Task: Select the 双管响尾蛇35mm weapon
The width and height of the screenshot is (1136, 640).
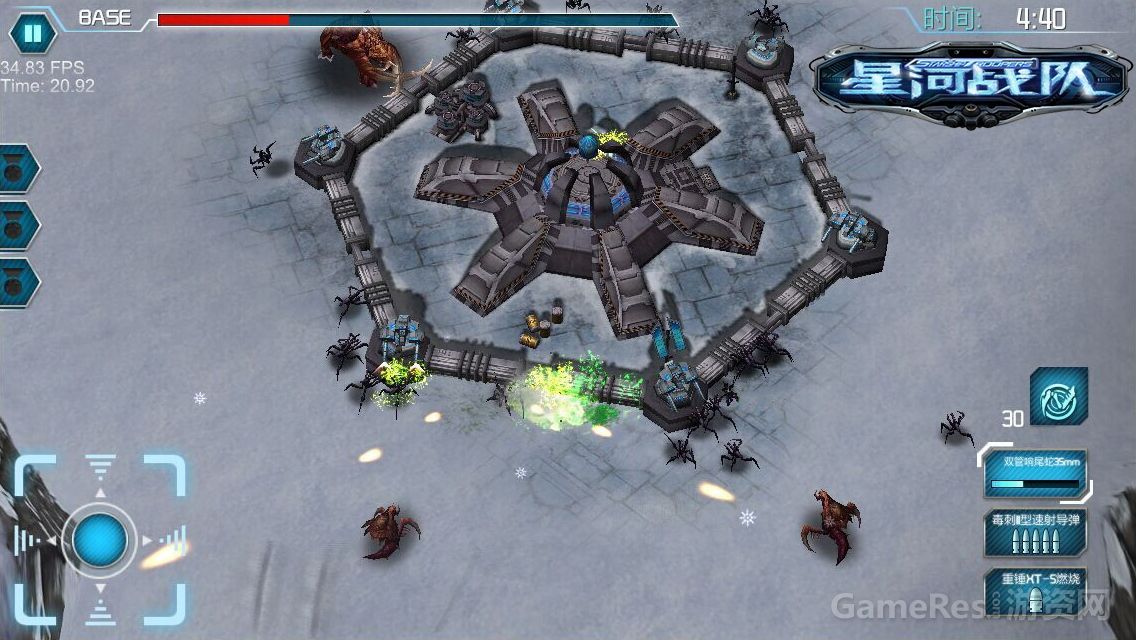Action: pos(1034,473)
